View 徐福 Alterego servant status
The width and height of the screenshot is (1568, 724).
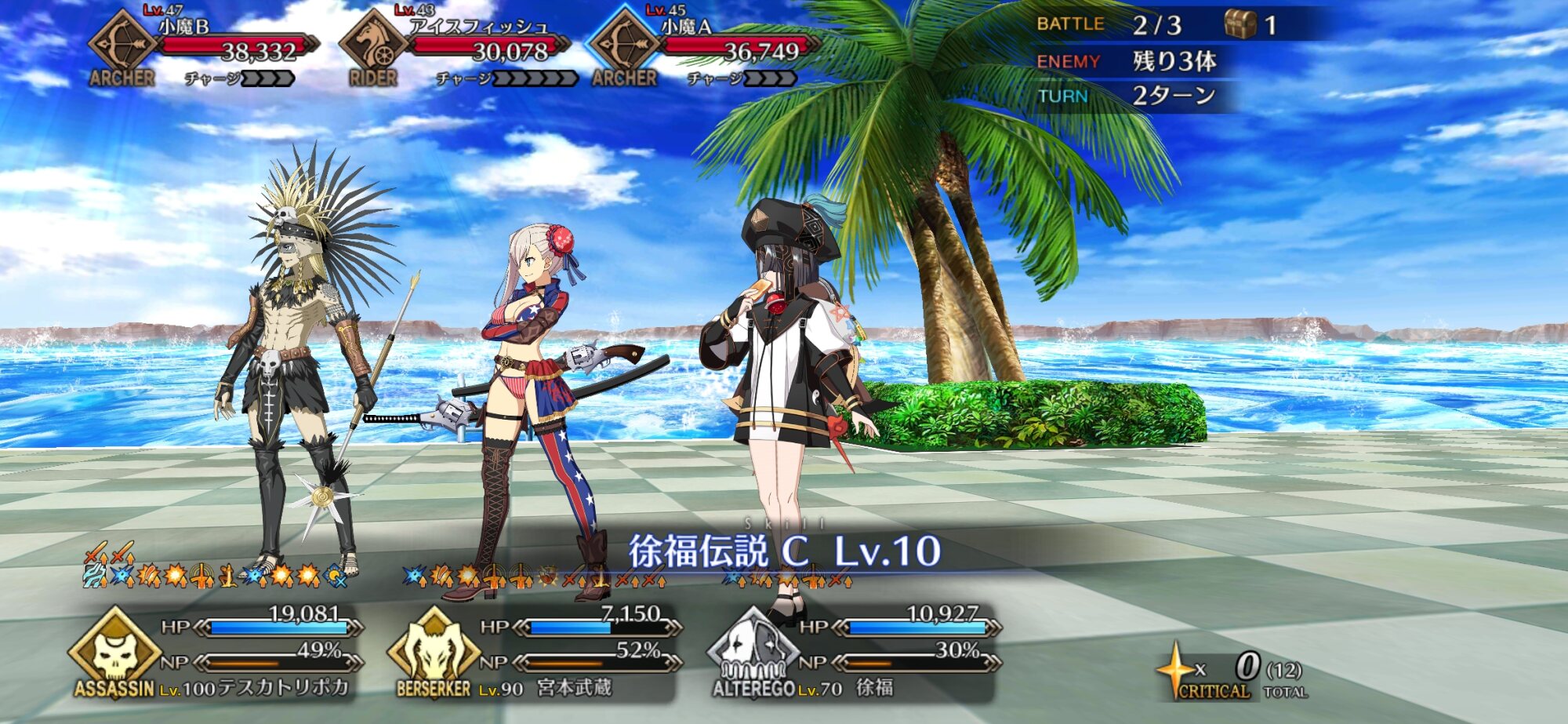pos(853,653)
